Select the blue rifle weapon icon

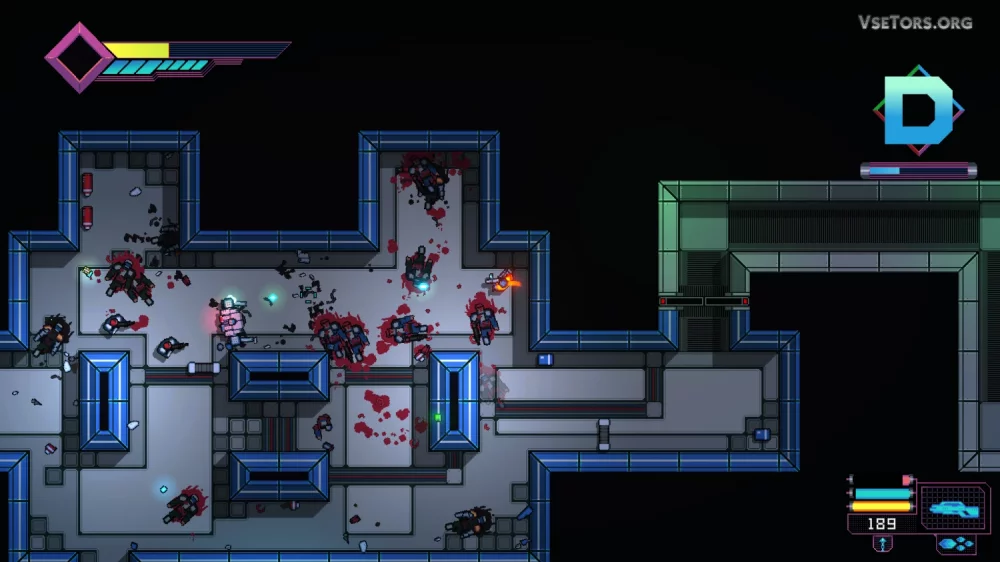coord(953,508)
